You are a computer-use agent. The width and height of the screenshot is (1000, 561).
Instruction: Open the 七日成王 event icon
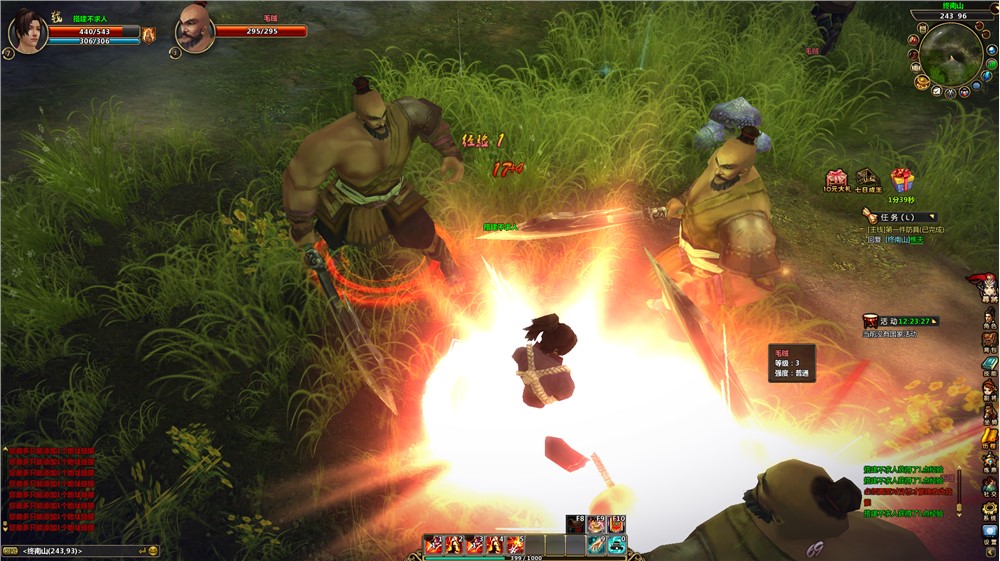coord(868,179)
